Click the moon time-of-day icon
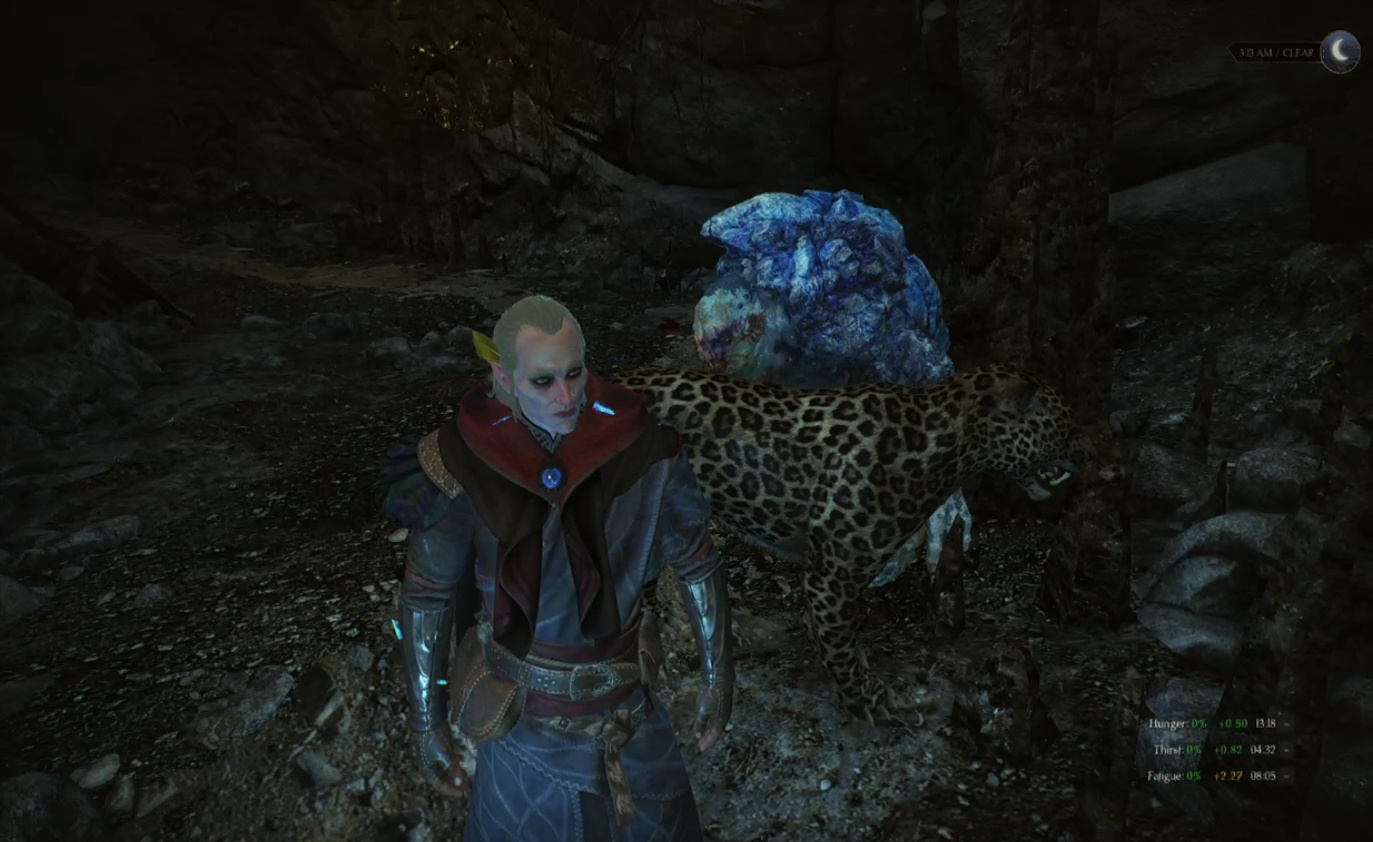Screen dimensions: 1373x842 click(x=1340, y=51)
